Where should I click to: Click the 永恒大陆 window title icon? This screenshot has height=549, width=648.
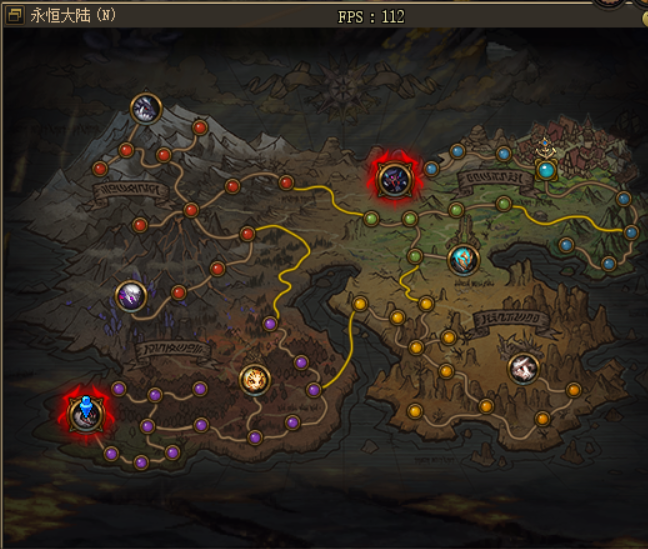(14, 16)
